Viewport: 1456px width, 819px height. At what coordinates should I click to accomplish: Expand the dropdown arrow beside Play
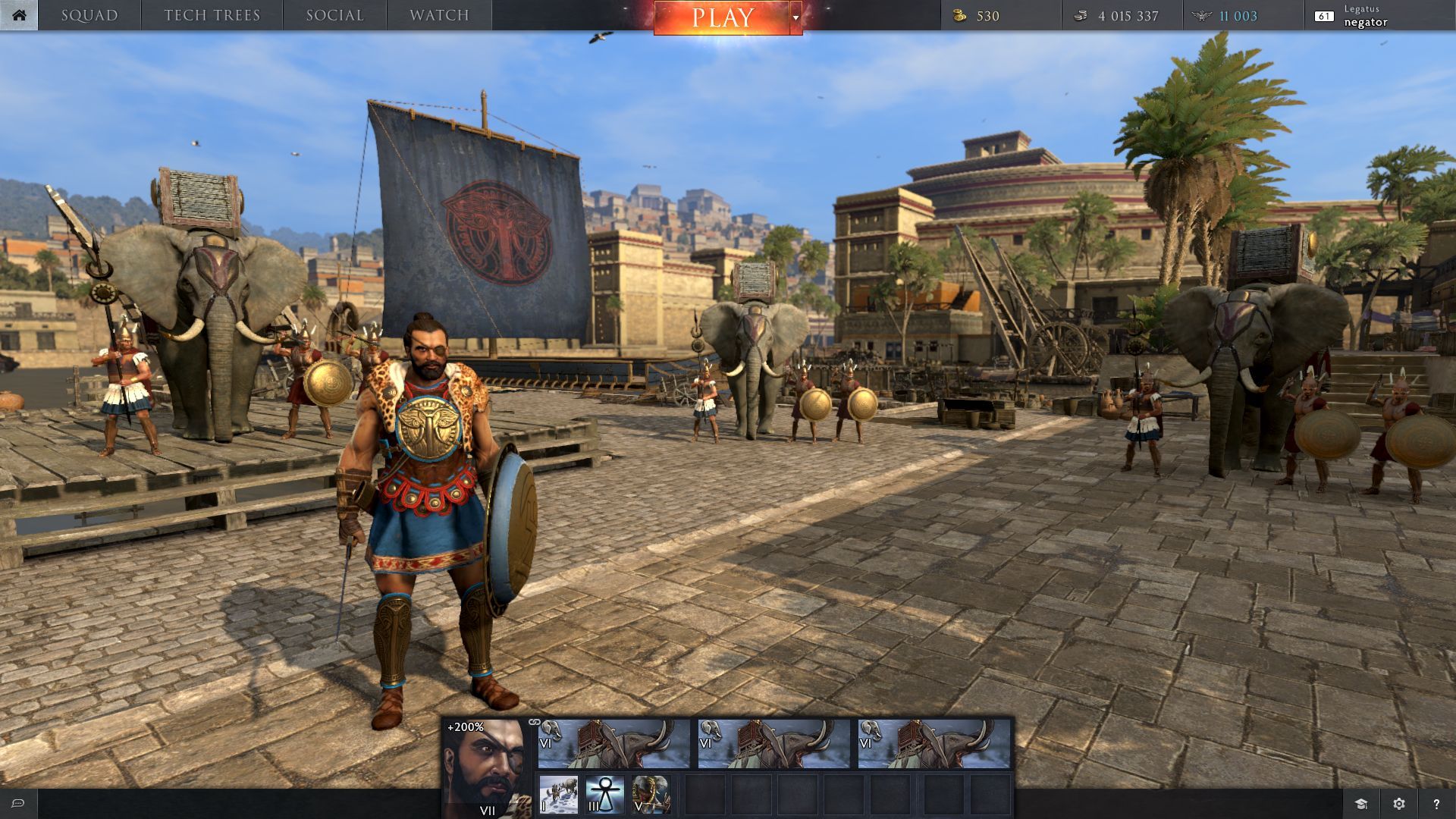[795, 17]
